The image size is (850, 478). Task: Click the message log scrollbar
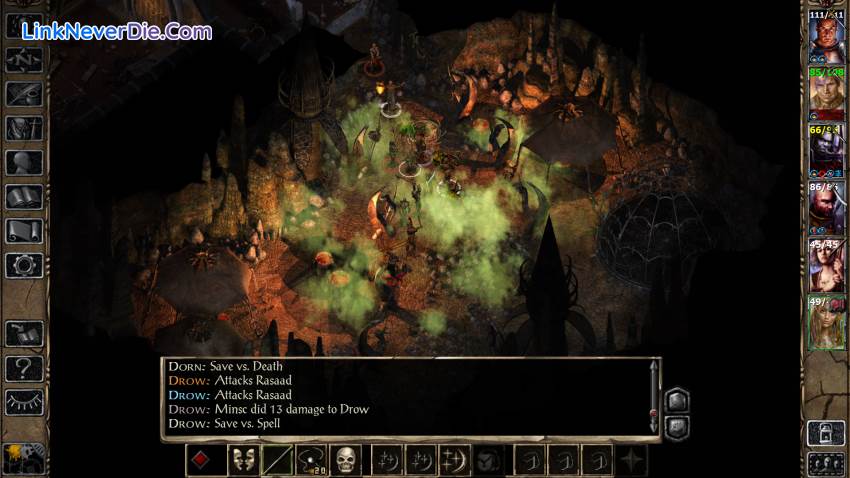[654, 397]
